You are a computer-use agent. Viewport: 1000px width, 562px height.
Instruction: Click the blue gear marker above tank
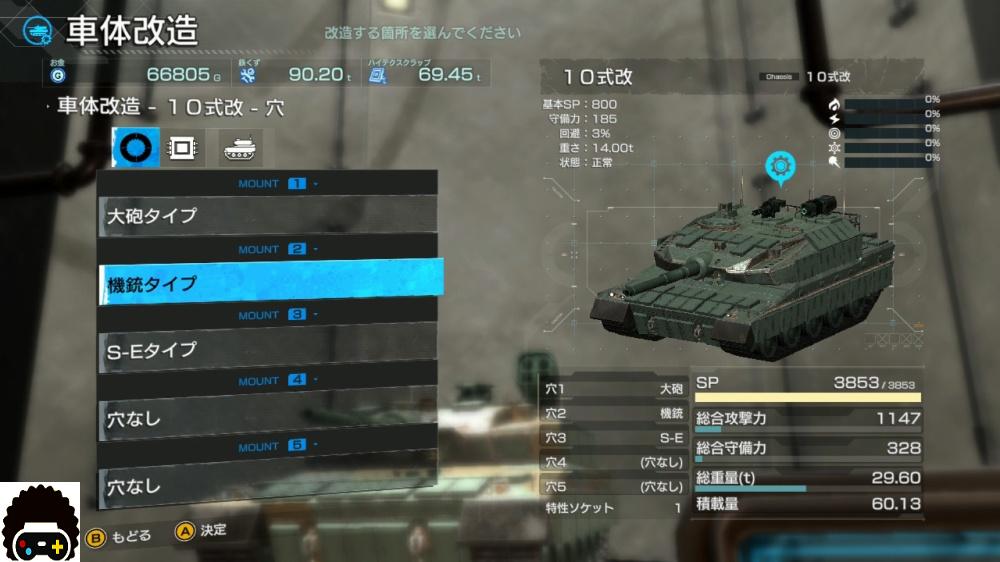[x=781, y=166]
